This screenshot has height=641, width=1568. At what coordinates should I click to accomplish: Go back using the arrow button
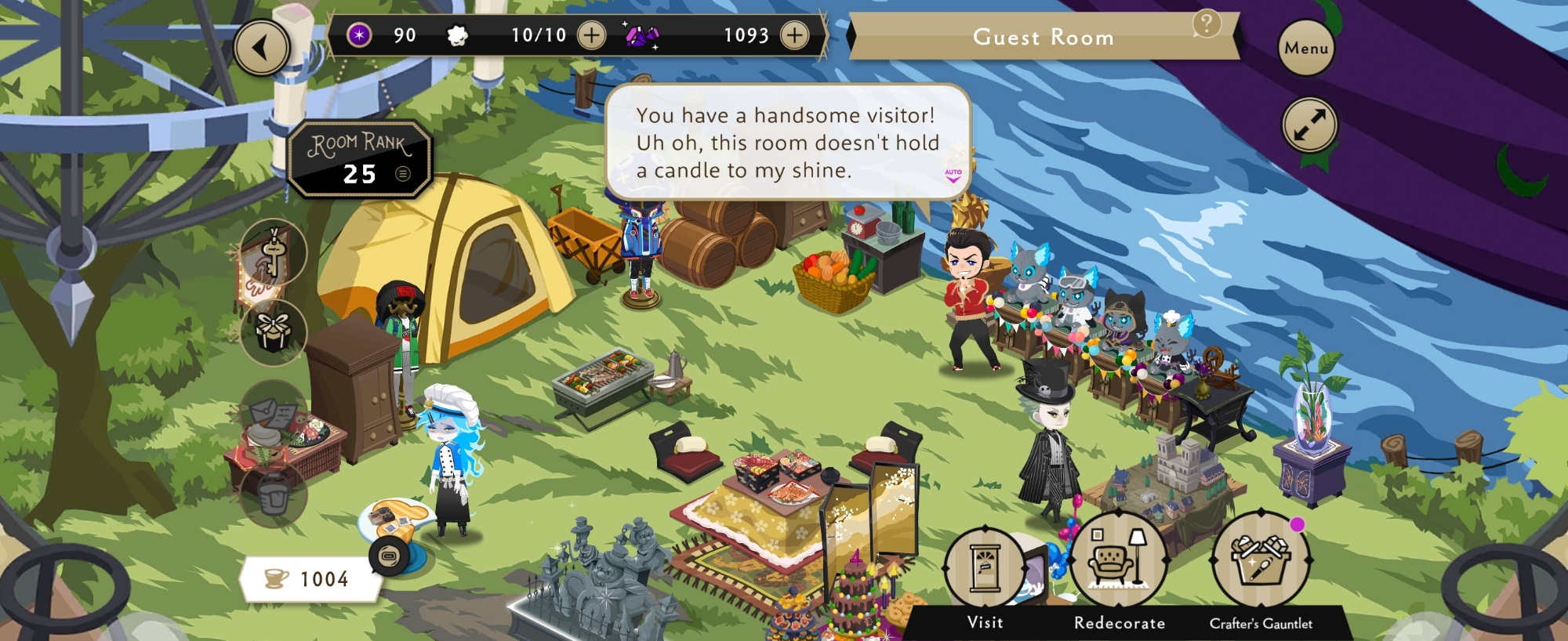coord(262,48)
